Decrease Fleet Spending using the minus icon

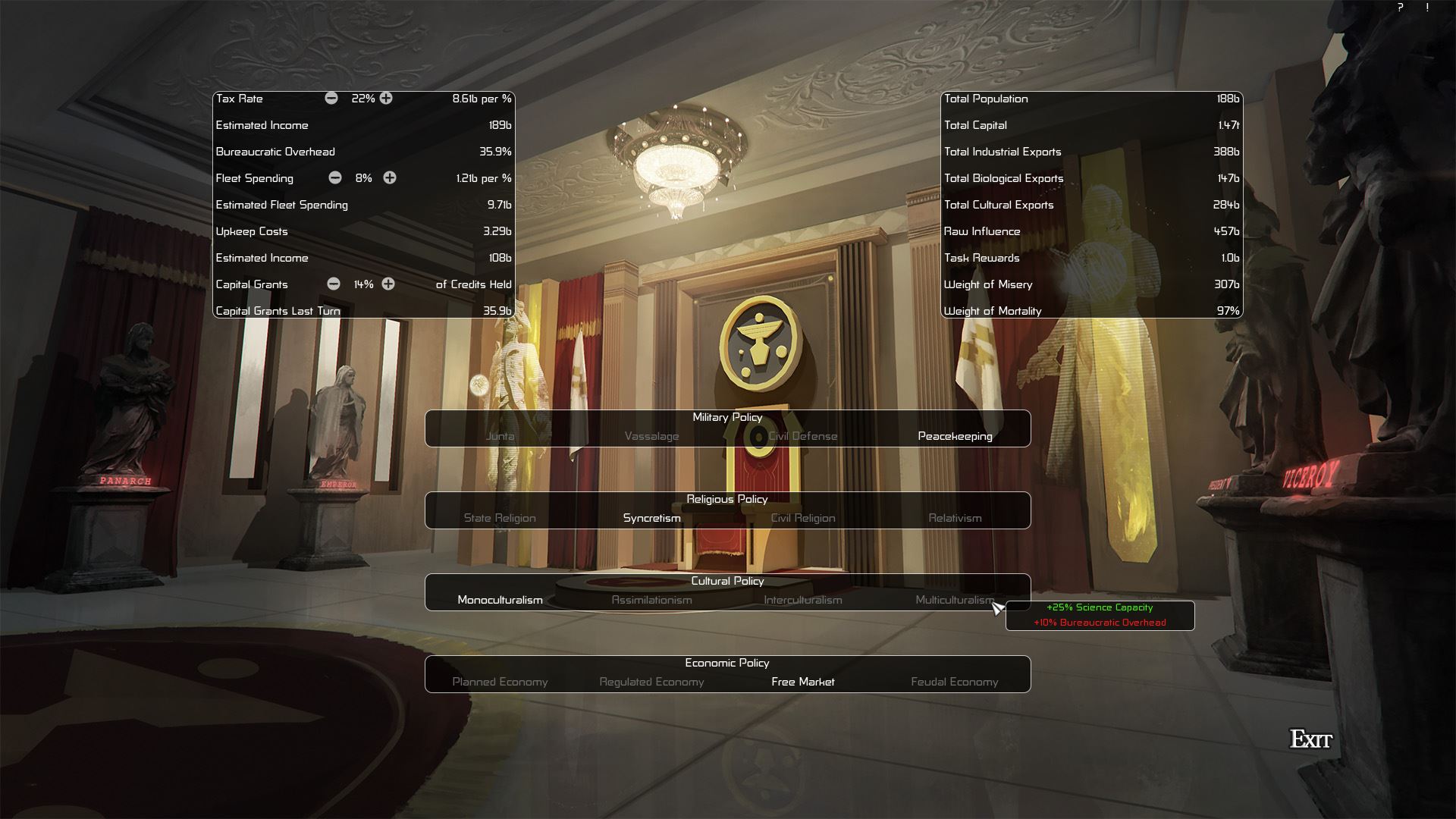pos(334,178)
